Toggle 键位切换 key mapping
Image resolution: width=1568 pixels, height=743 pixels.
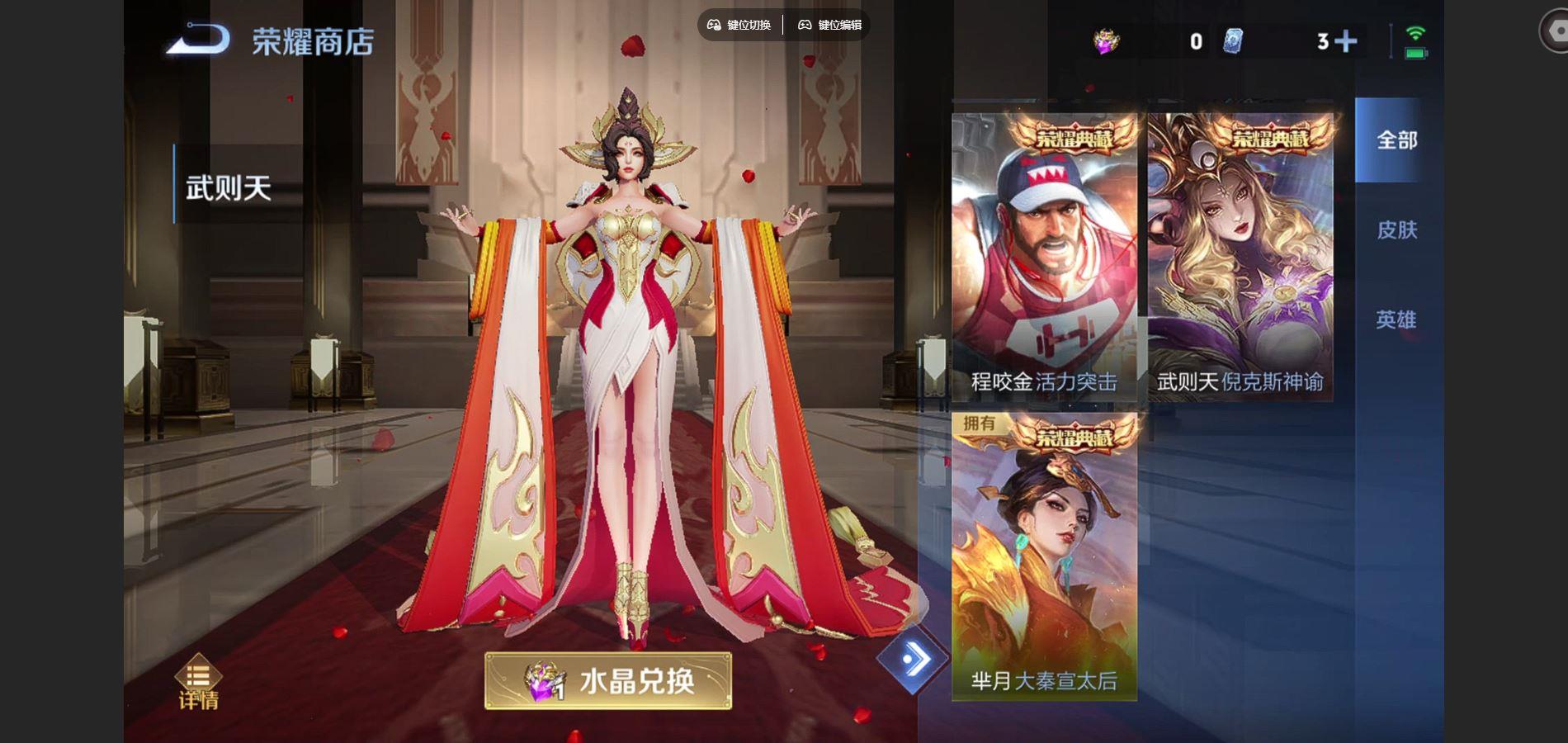739,25
